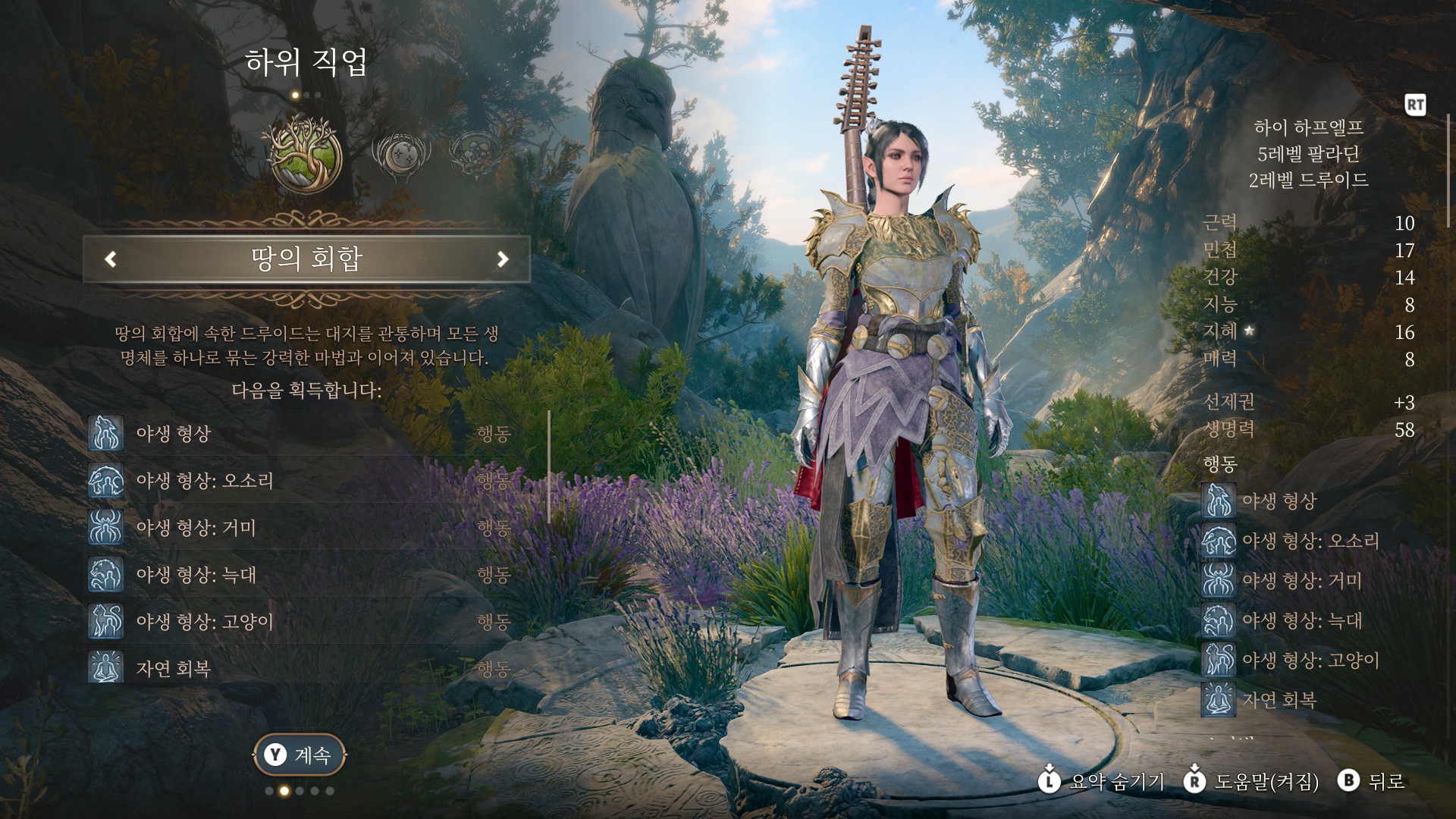This screenshot has height=819, width=1456.
Task: Click the gains list scrollbar
Action: 549,466
